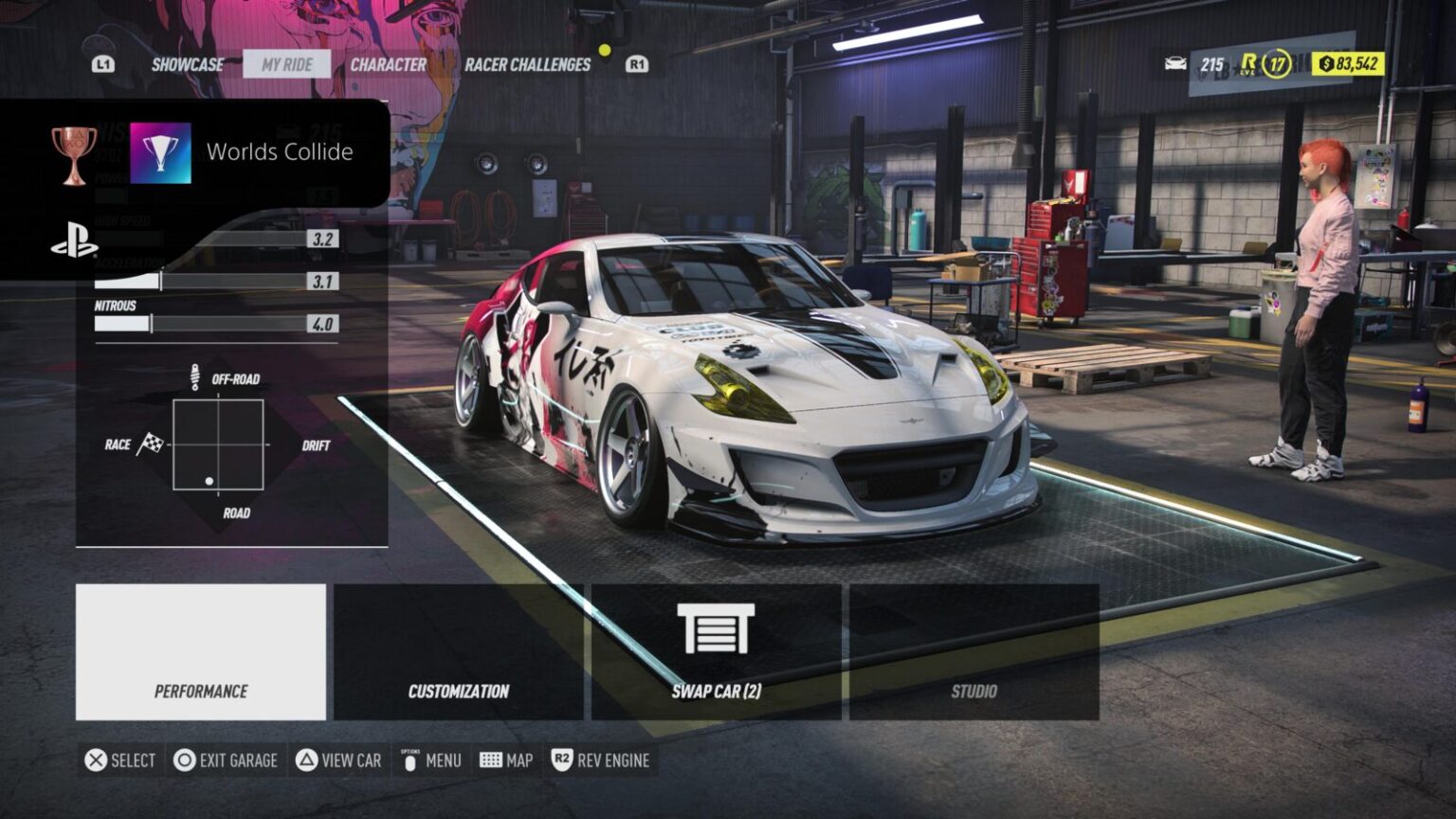Click the Triangle View Car icon
Image resolution: width=1456 pixels, height=819 pixels.
305,760
